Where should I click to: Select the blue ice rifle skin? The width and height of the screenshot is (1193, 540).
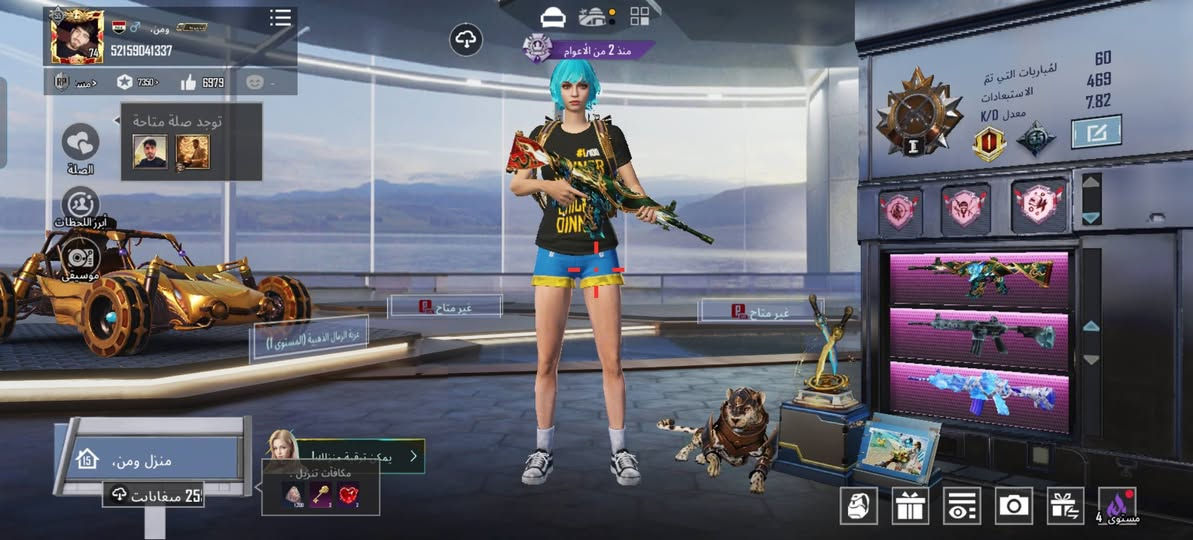[979, 390]
